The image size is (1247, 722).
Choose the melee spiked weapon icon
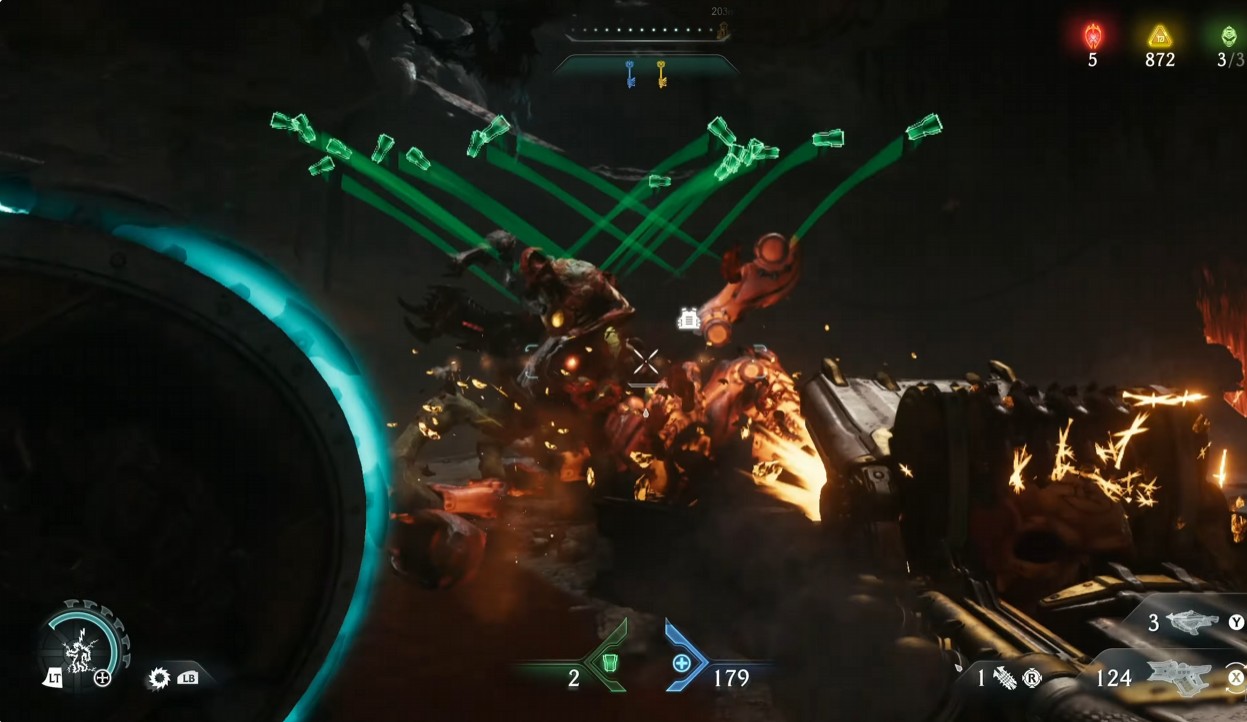pyautogui.click(x=1004, y=678)
